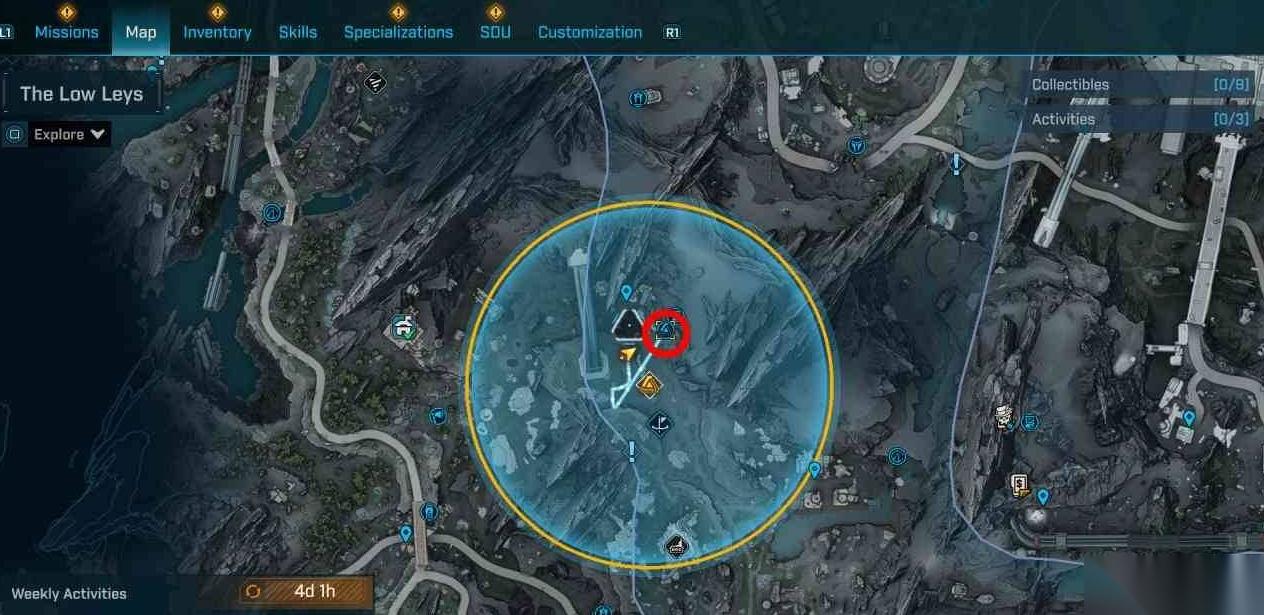Select the safehouse marker with house icon
The image size is (1264, 615).
click(404, 327)
